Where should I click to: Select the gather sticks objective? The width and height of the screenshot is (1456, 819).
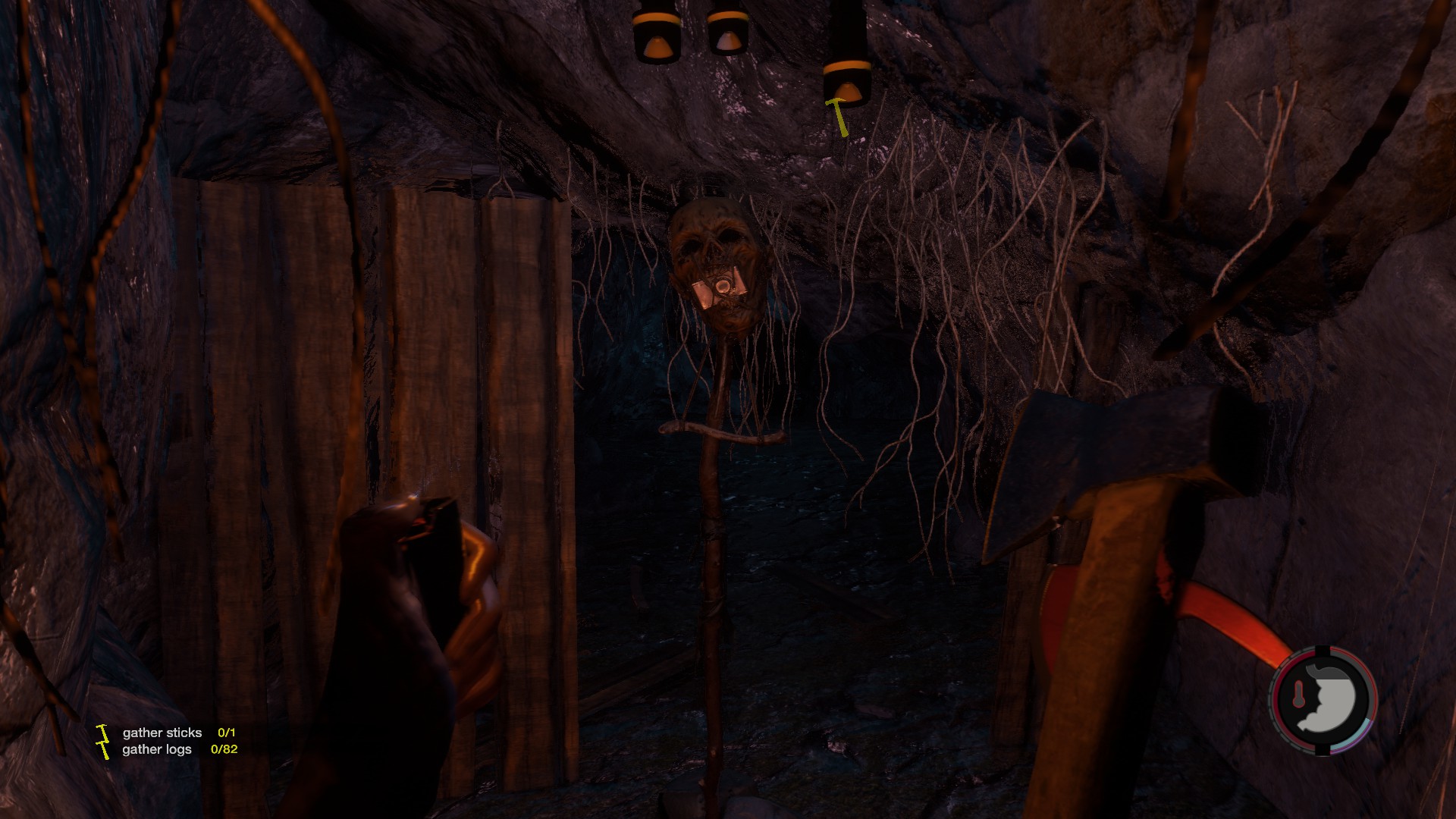162,733
